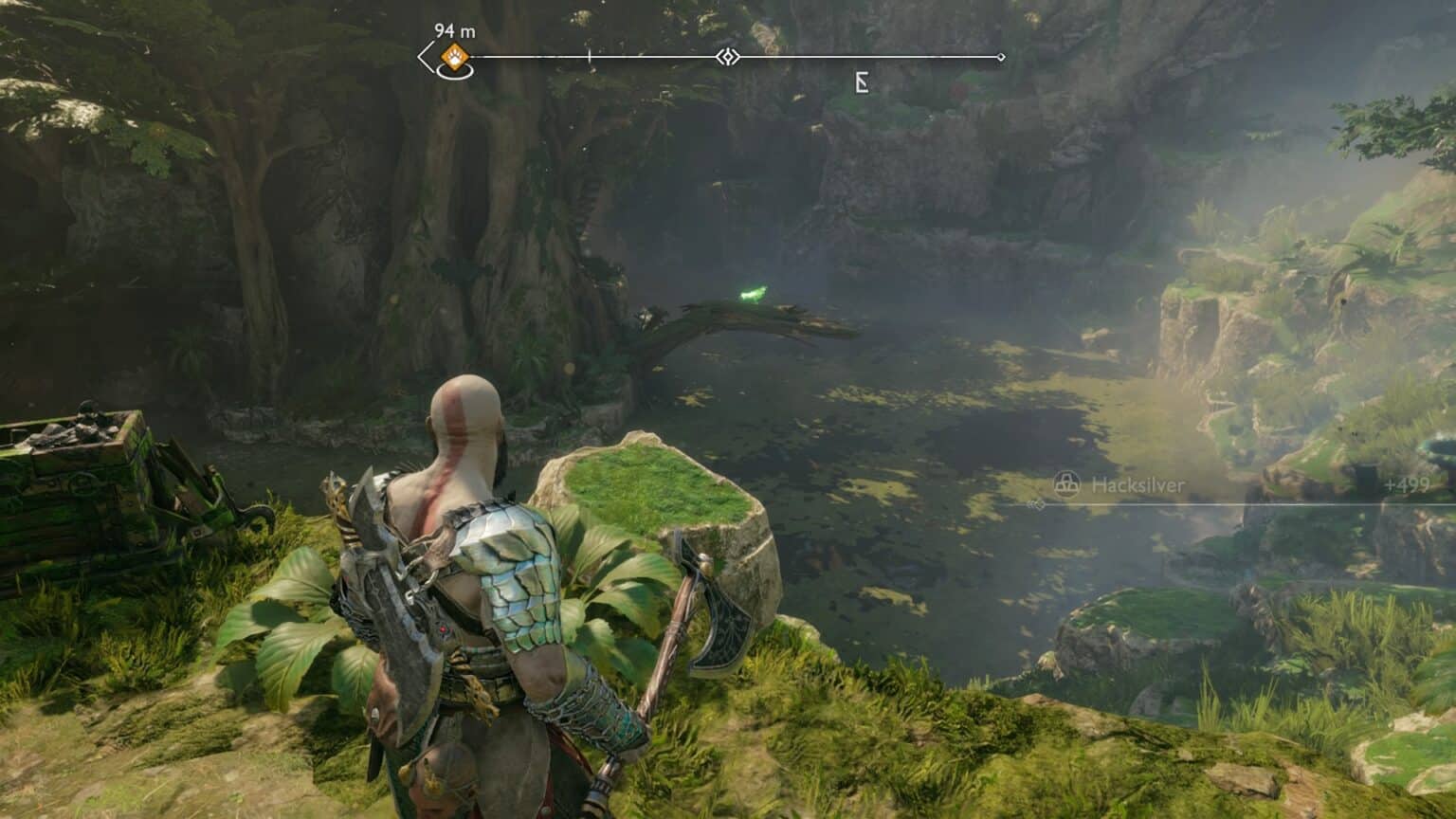Select the diamond marker on the compass
This screenshot has width=1456, height=819.
(727, 58)
